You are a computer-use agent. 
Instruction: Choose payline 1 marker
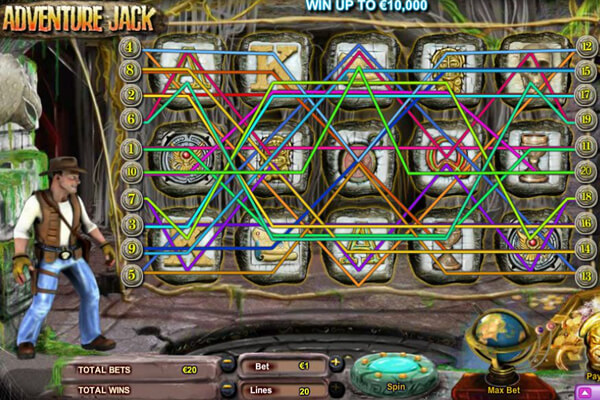(x=130, y=149)
